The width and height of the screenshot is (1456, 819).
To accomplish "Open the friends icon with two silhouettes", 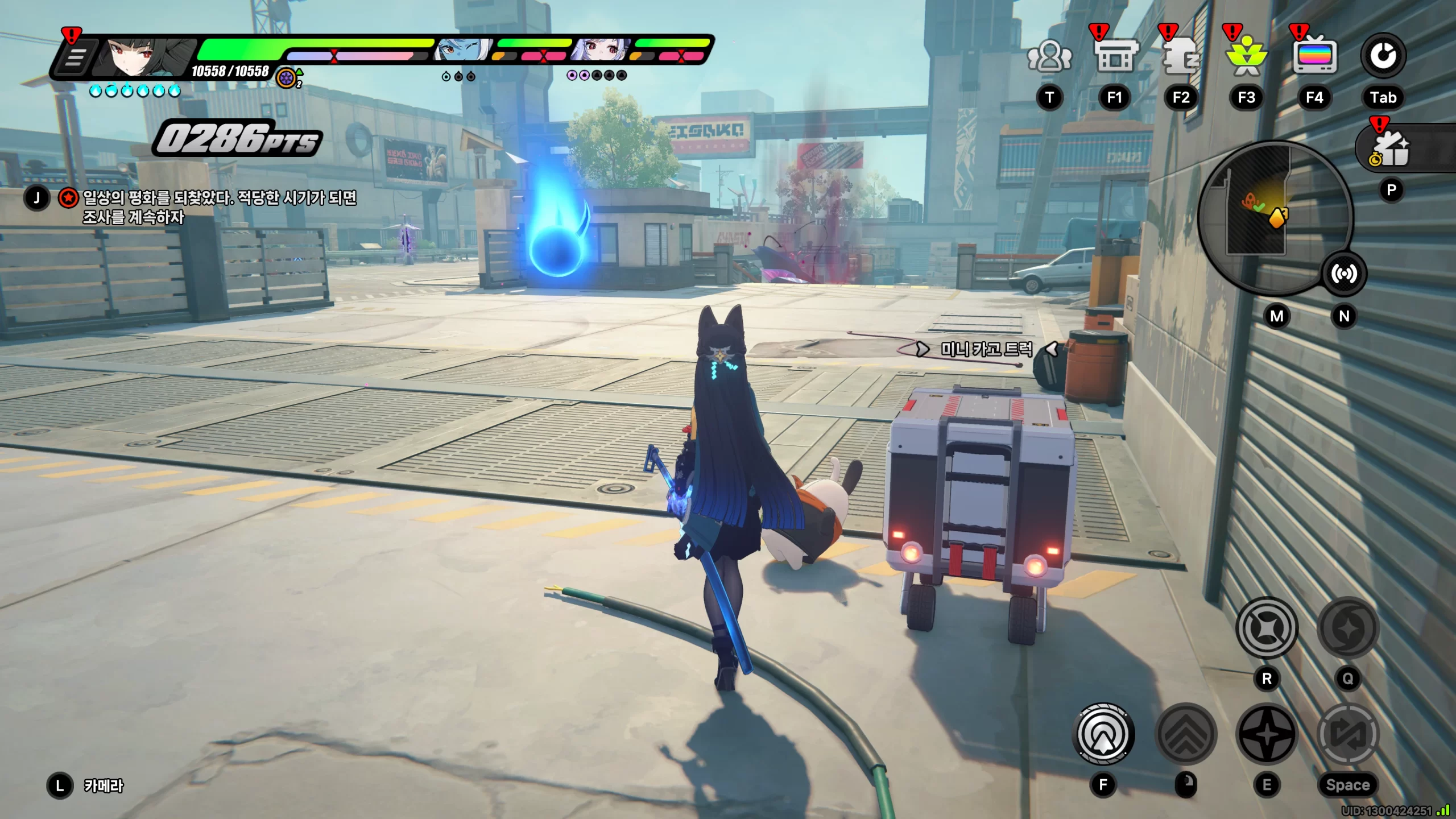I will tap(1049, 56).
